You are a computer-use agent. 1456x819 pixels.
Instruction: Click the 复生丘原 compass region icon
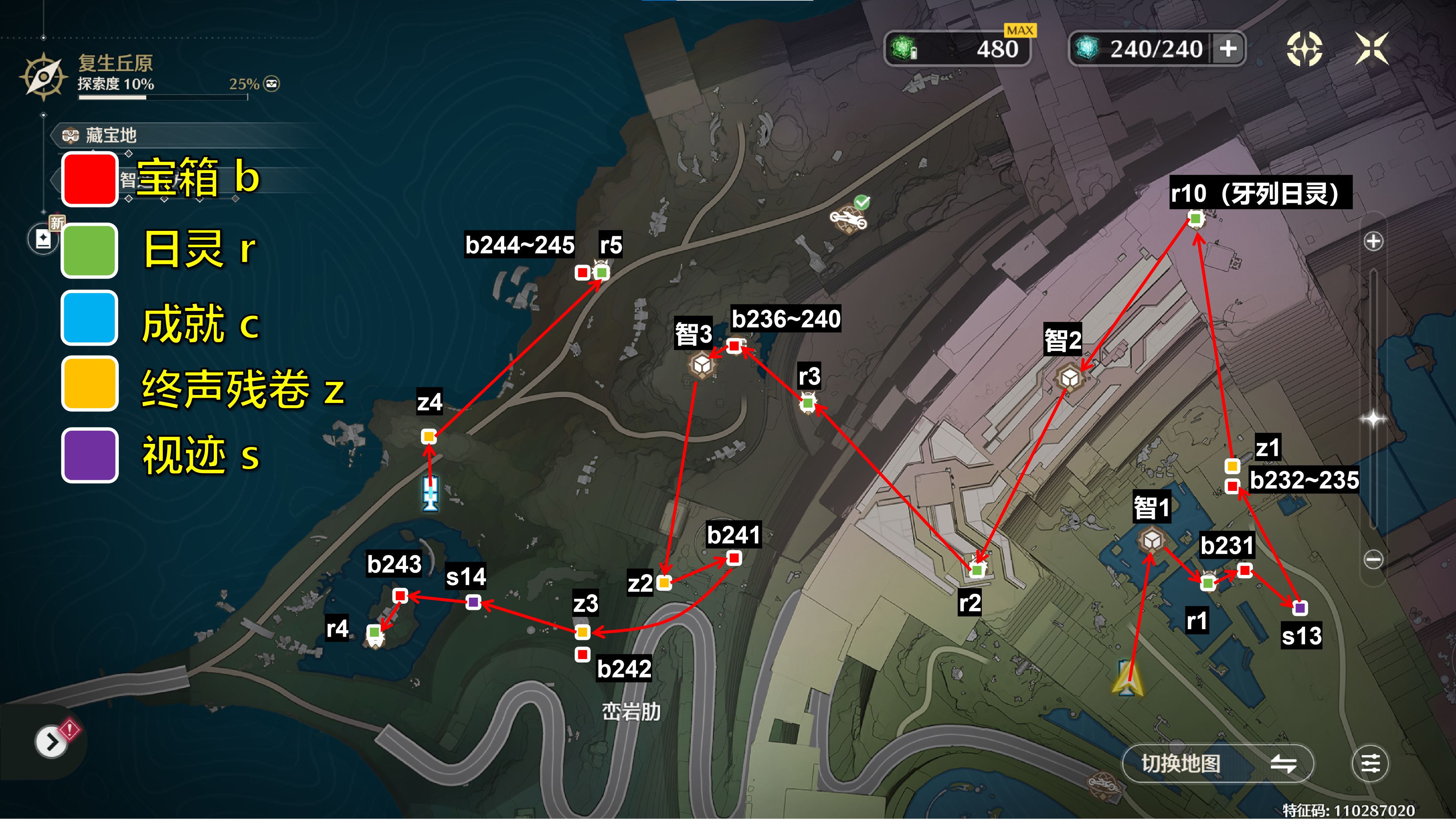click(x=44, y=77)
